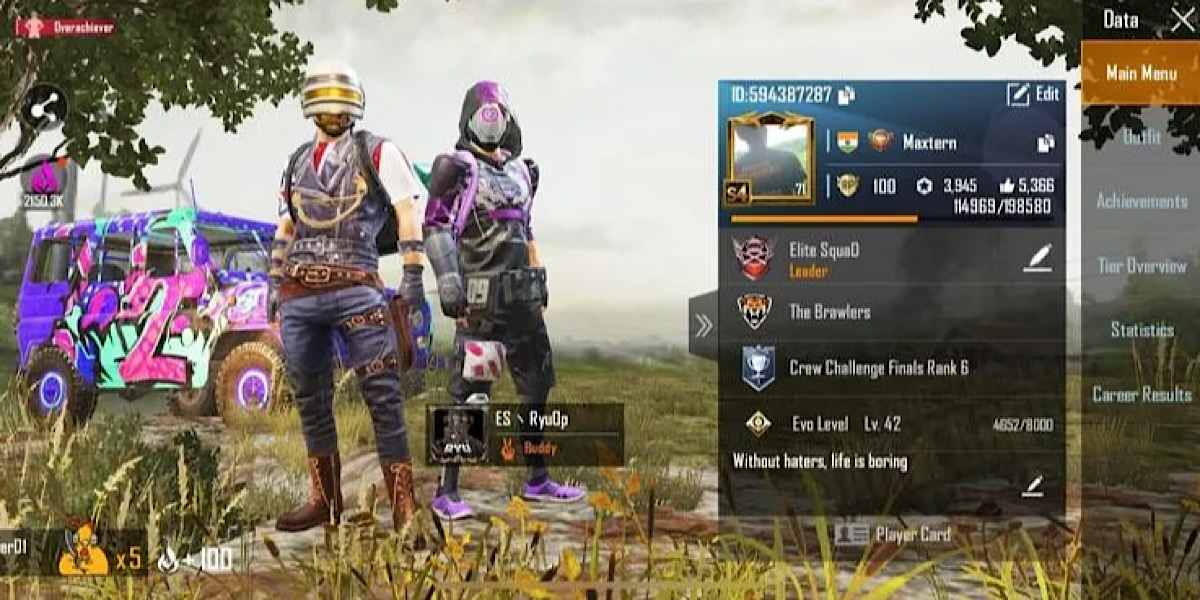
Task: Edit the profile signature text
Action: (1033, 486)
